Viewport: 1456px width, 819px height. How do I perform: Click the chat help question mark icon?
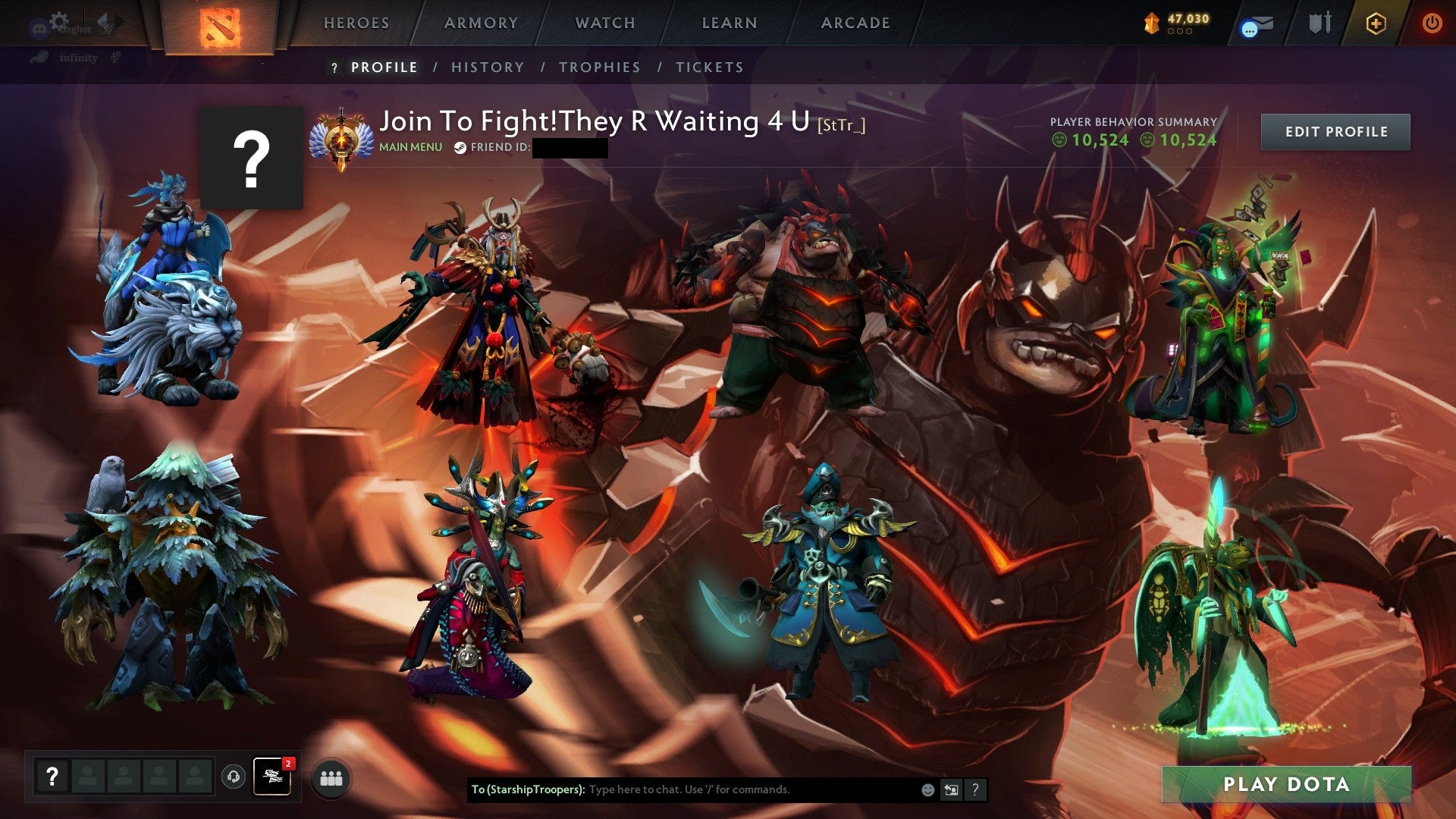click(975, 789)
